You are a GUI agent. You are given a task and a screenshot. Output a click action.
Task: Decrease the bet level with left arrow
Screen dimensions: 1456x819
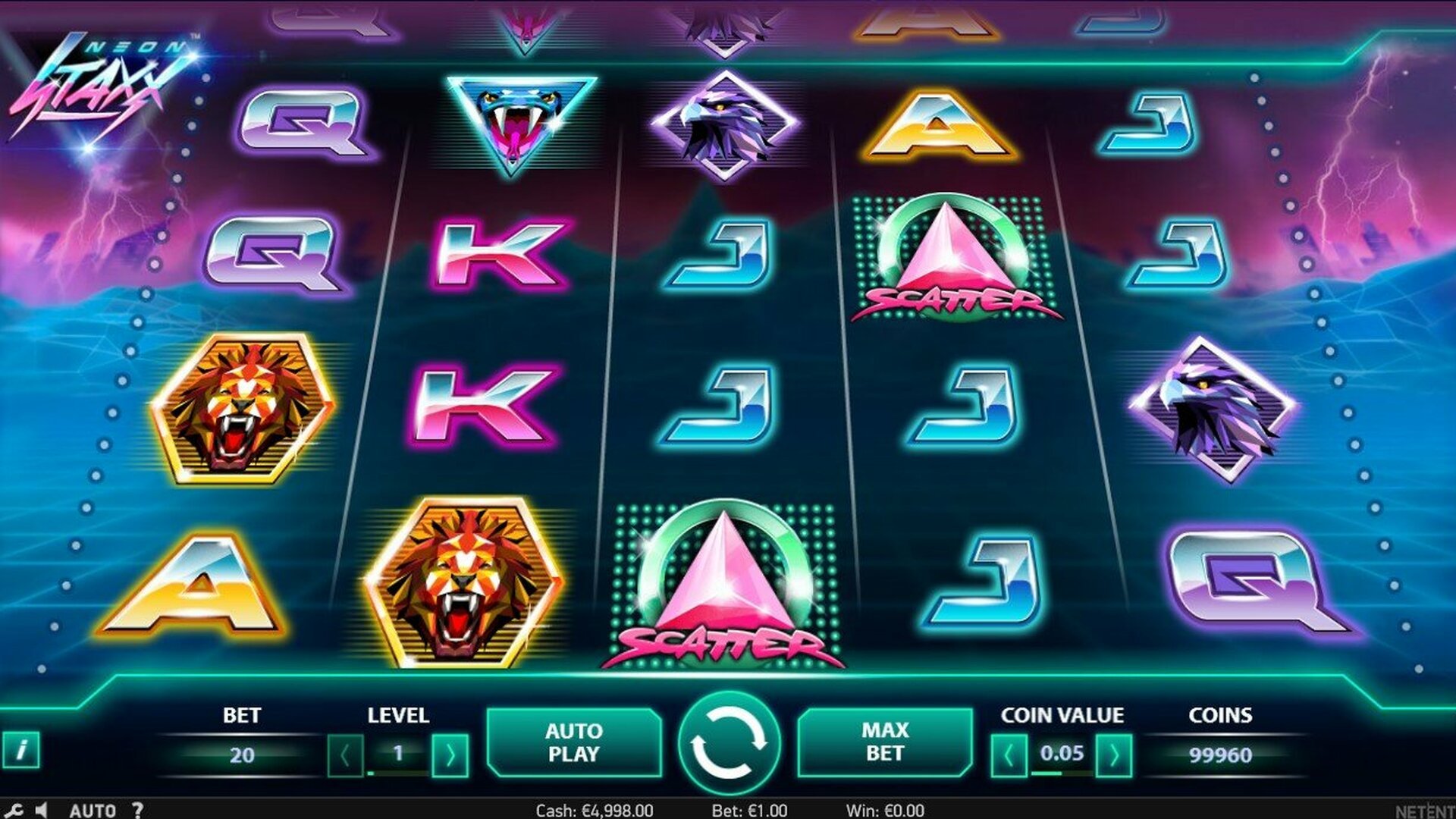(346, 755)
